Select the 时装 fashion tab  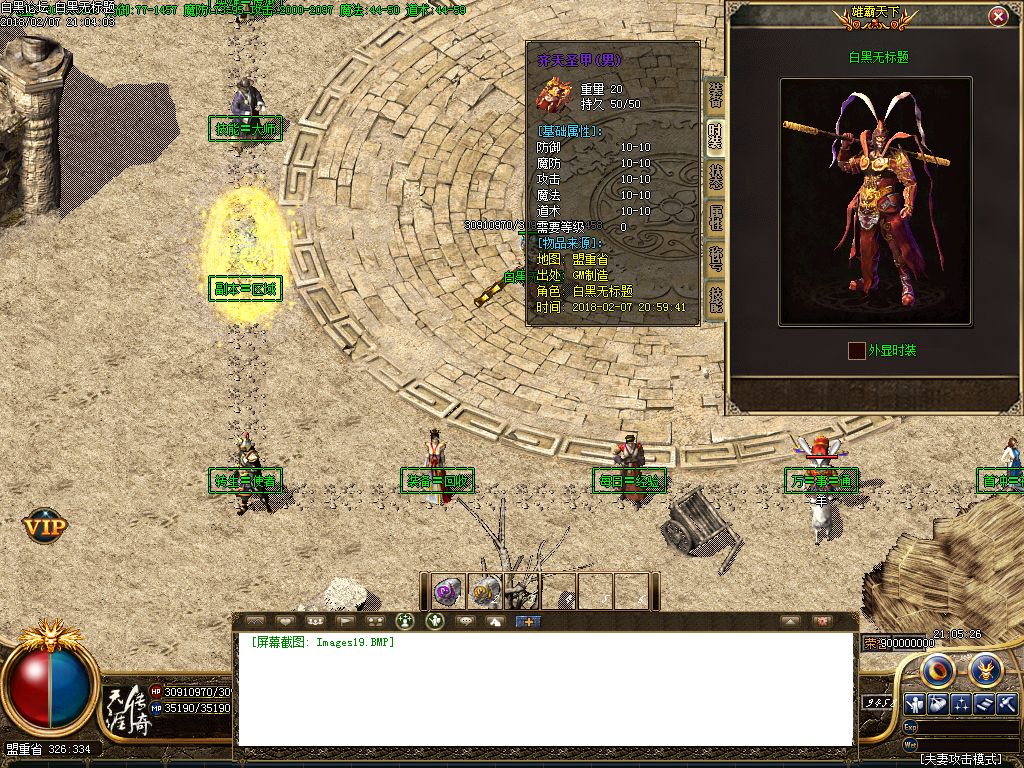[716, 136]
